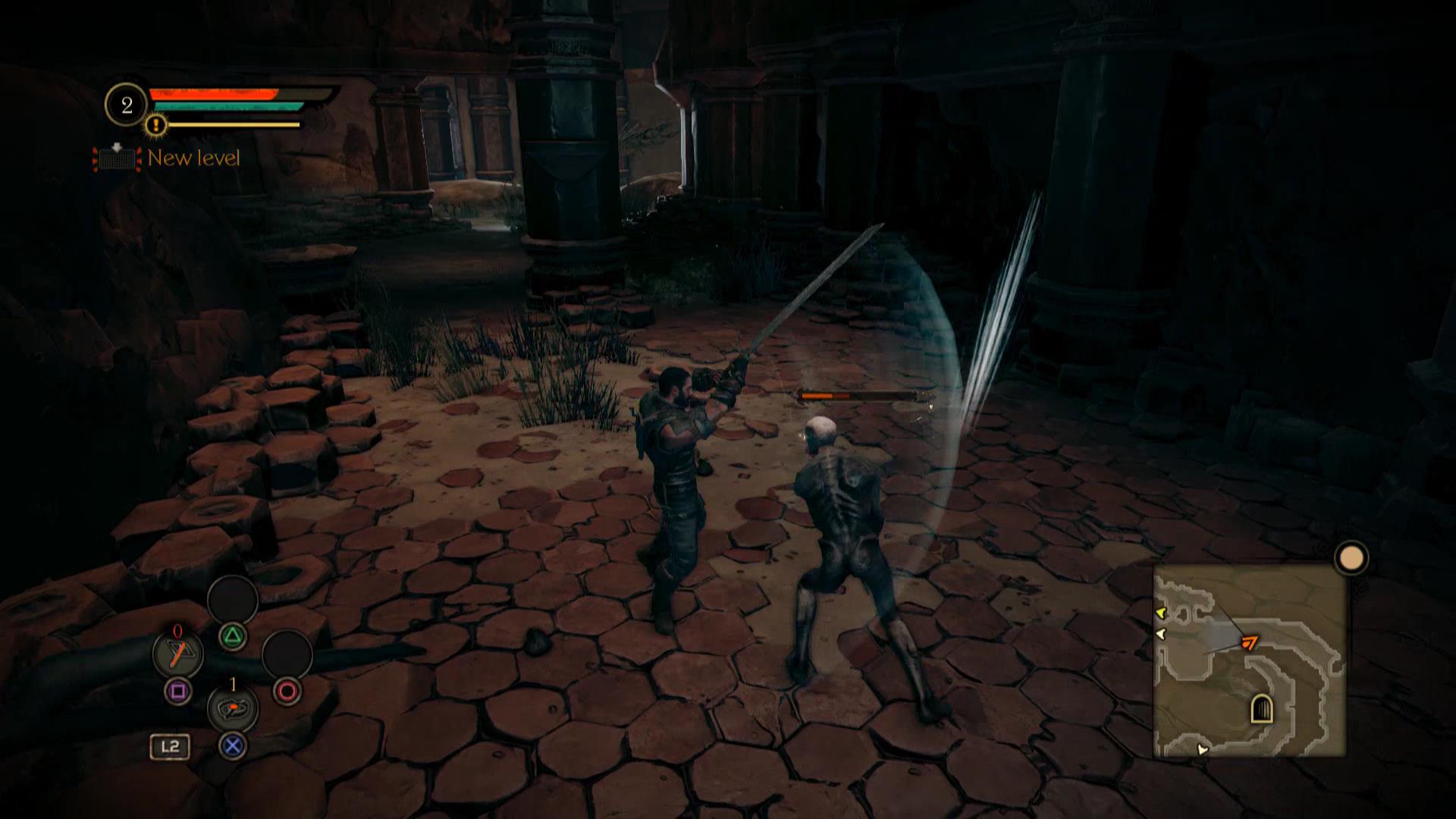Open the minimap
Viewport: 1456px width, 819px height.
pos(1249,661)
